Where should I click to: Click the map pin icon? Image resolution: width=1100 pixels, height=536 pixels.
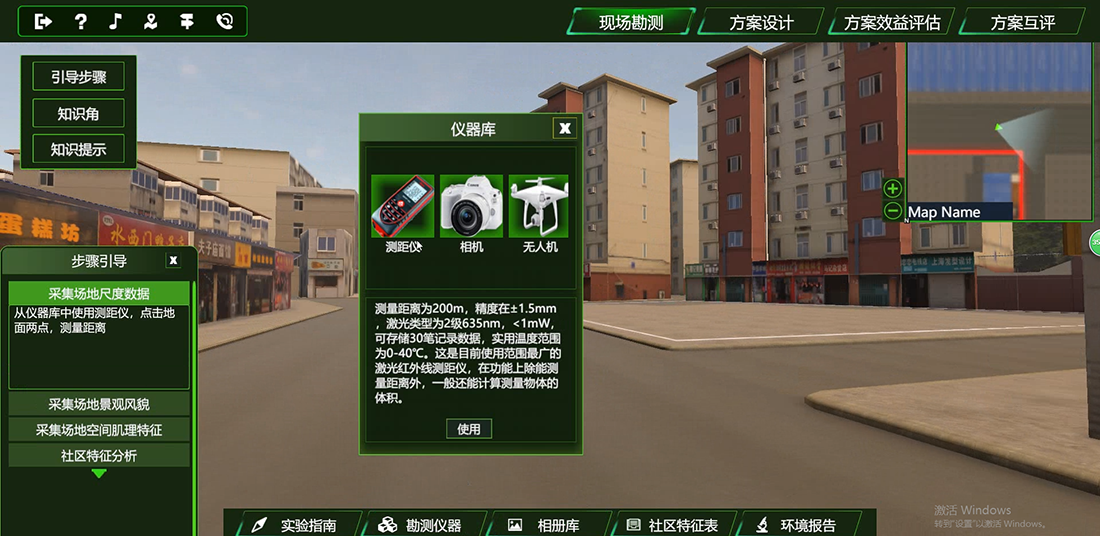151,21
